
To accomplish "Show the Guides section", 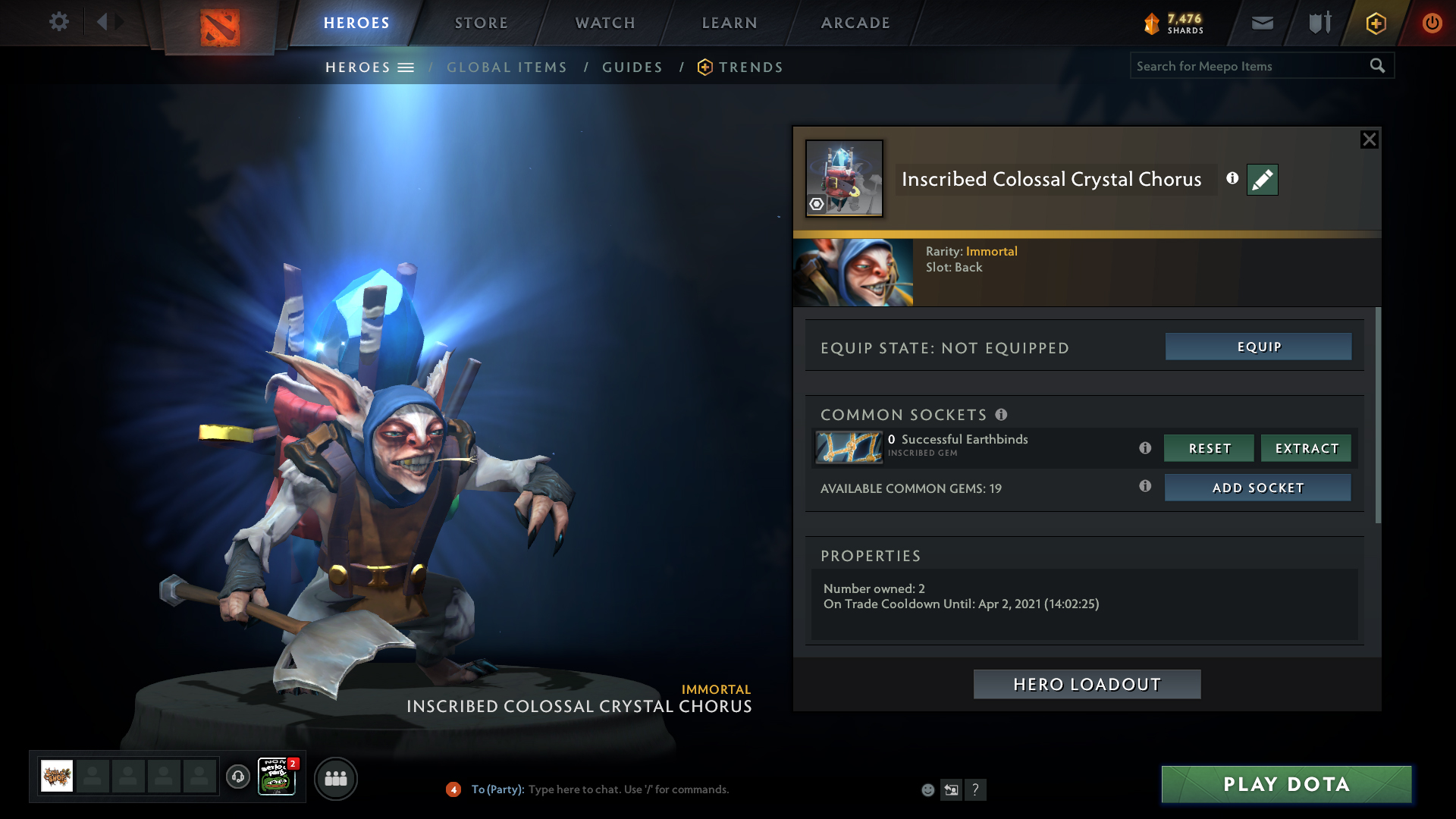I will (x=632, y=67).
